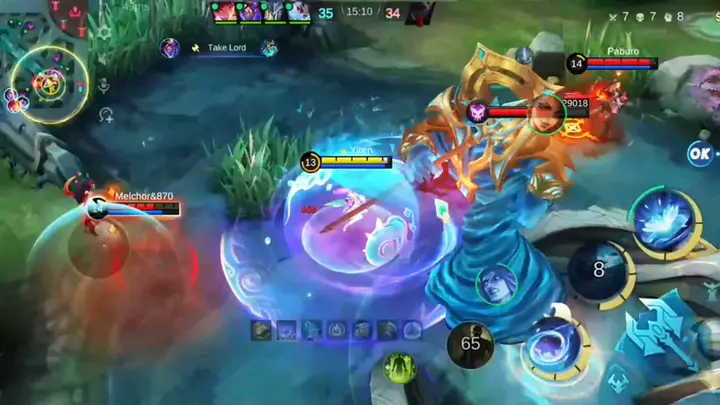Image resolution: width=720 pixels, height=405 pixels.
Task: Tap the skill with 8 second cooldown
Action: 599,270
